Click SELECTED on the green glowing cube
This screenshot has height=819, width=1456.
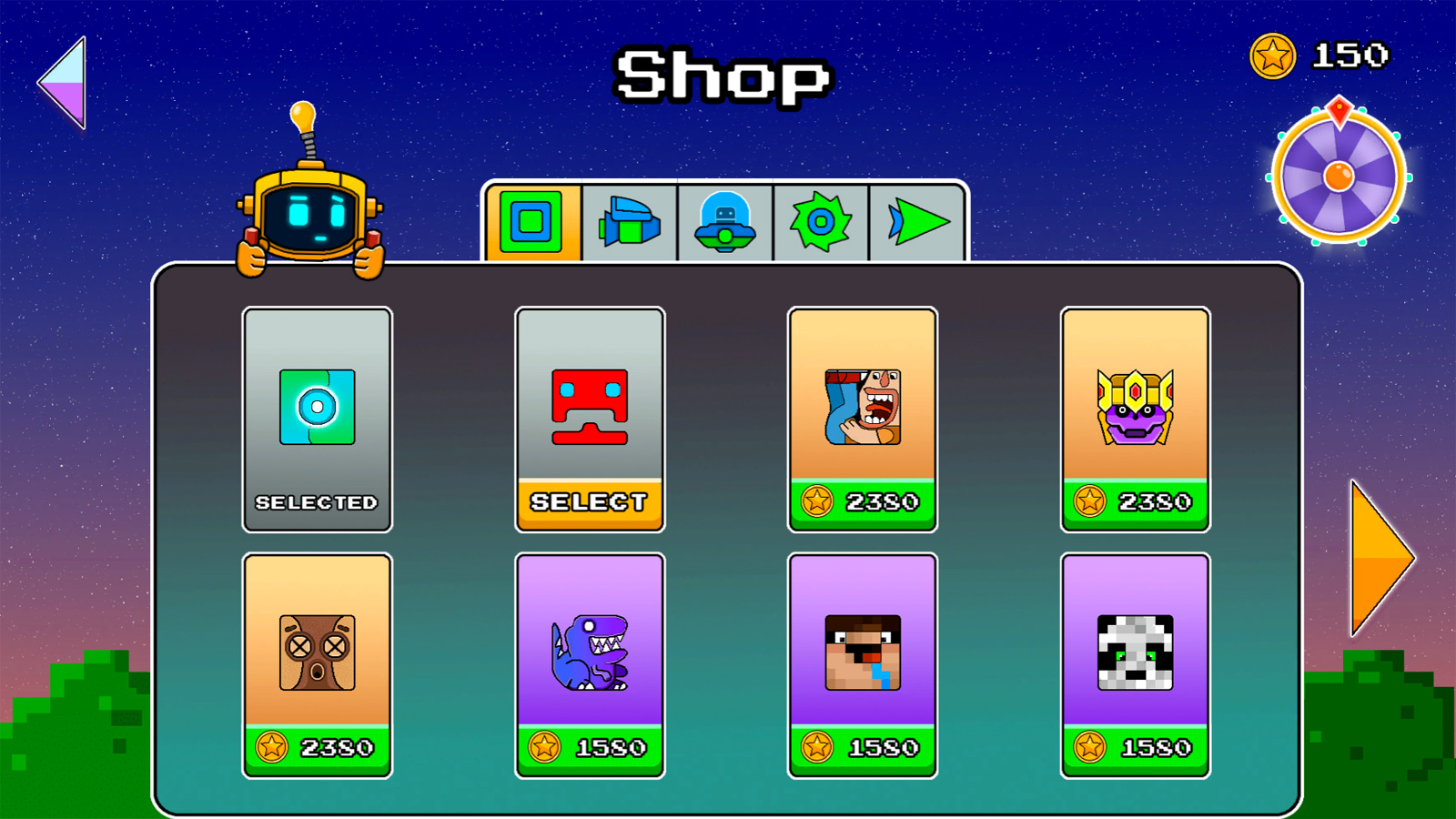tap(317, 500)
